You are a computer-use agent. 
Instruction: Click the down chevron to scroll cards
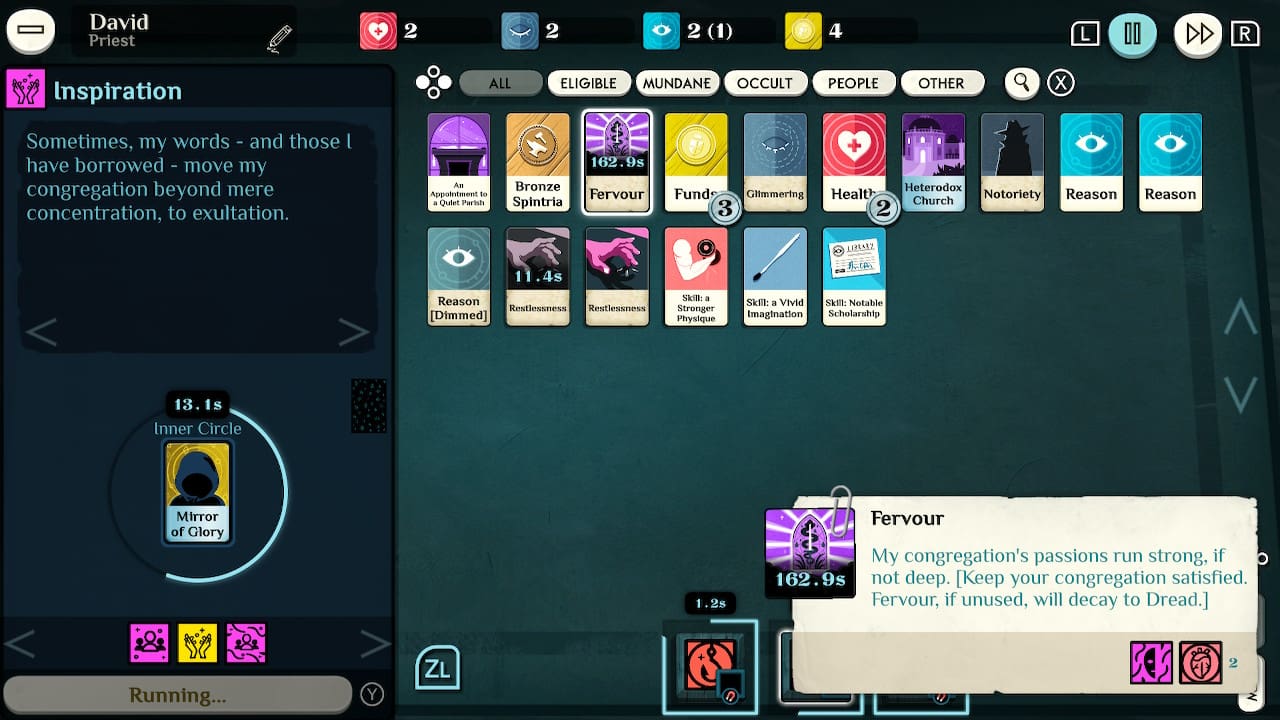pyautogui.click(x=1240, y=395)
